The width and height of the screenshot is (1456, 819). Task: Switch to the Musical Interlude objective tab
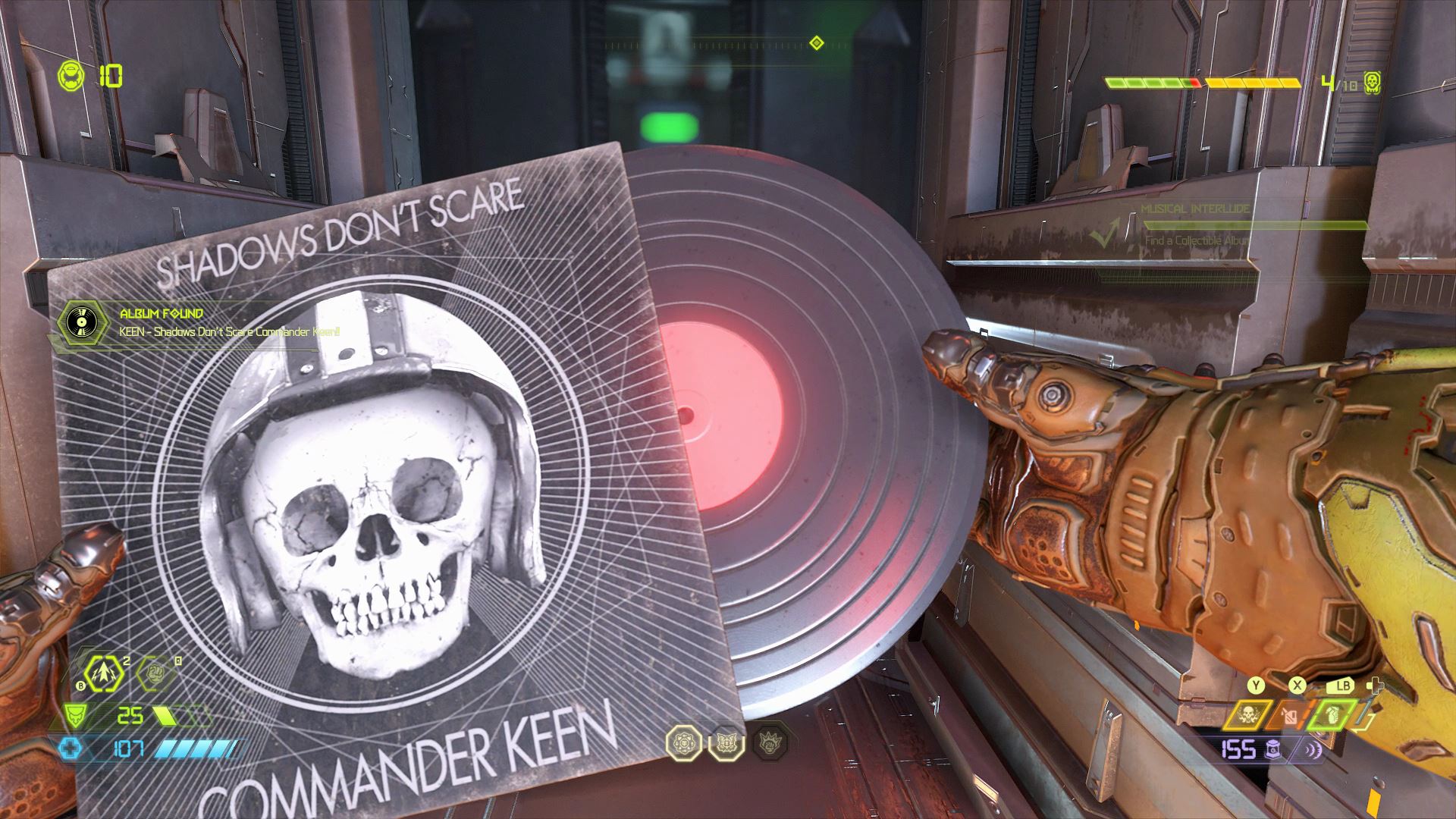coord(1195,209)
